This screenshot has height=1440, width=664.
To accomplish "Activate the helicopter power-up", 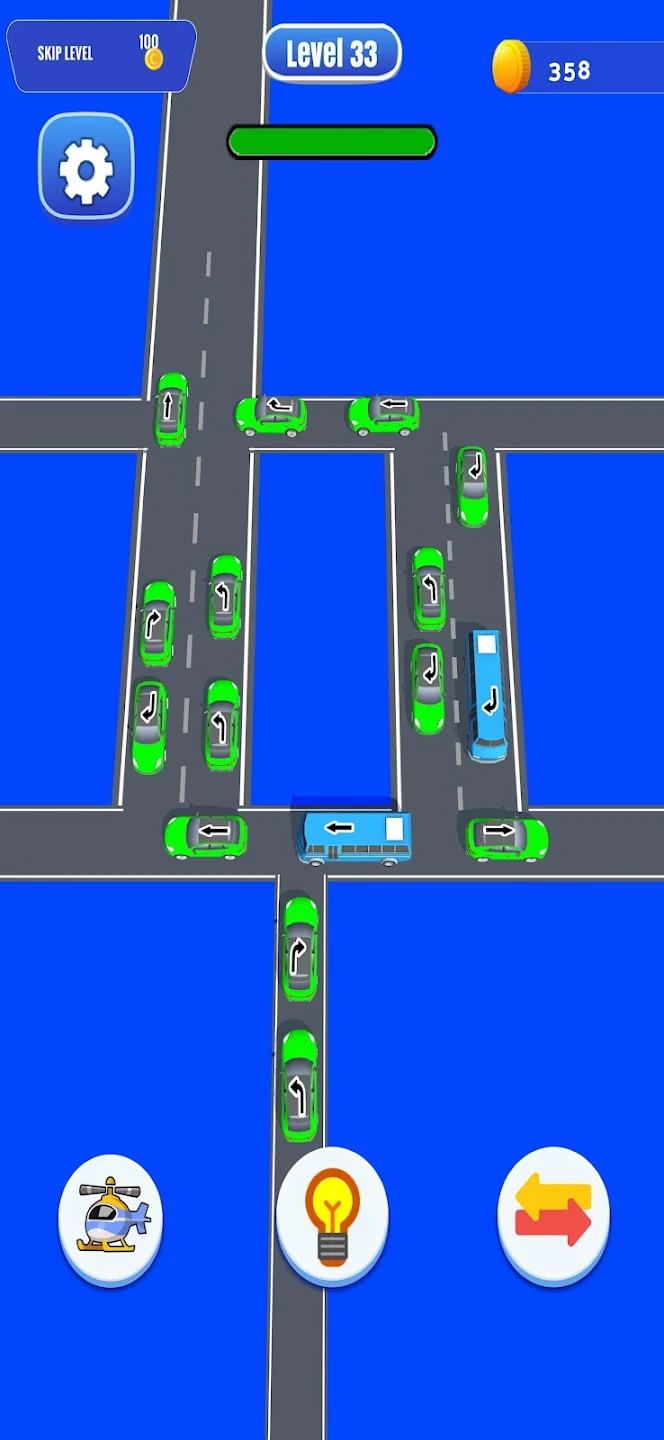I will coord(111,1217).
